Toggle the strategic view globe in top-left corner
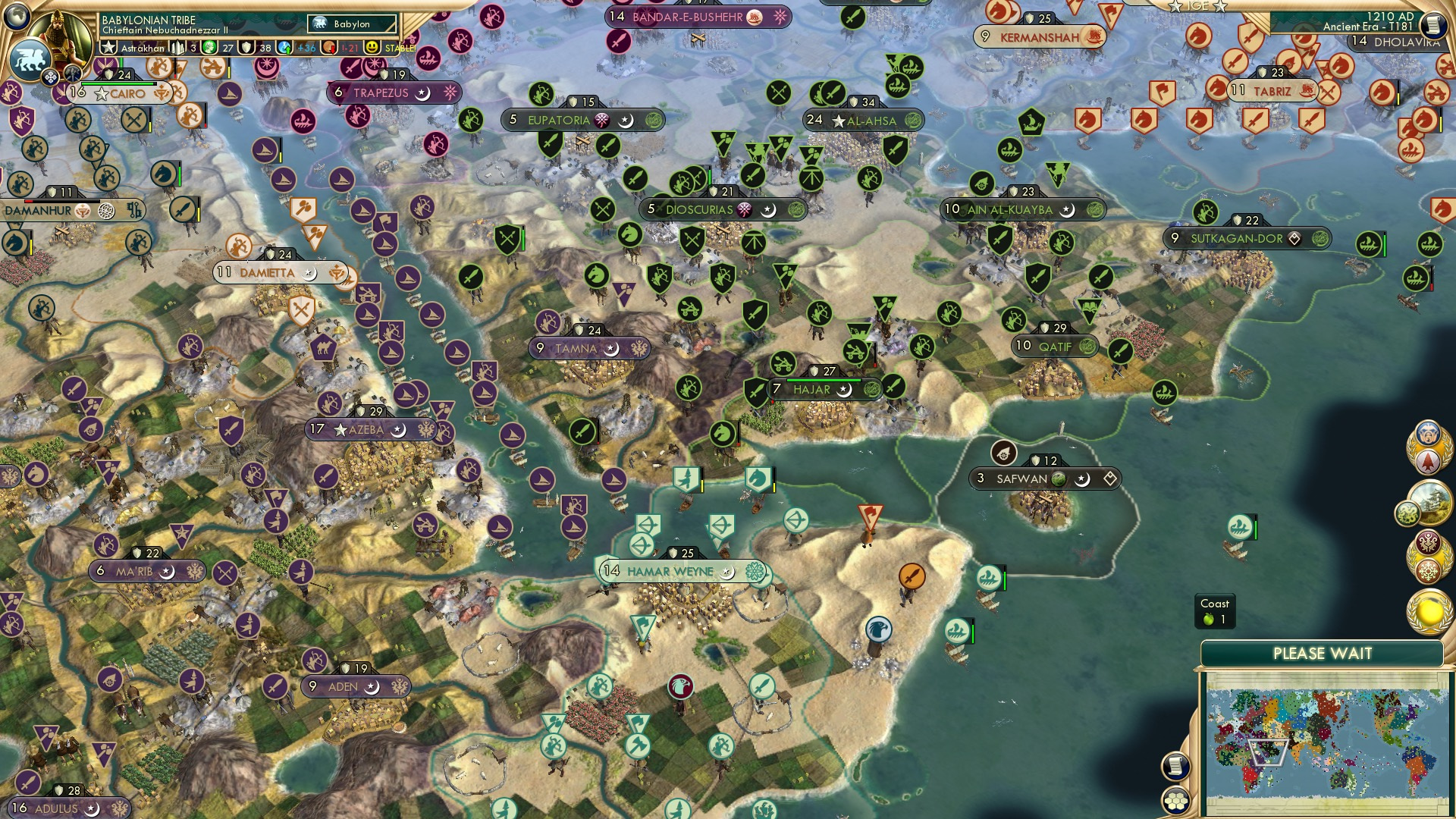 point(17,17)
